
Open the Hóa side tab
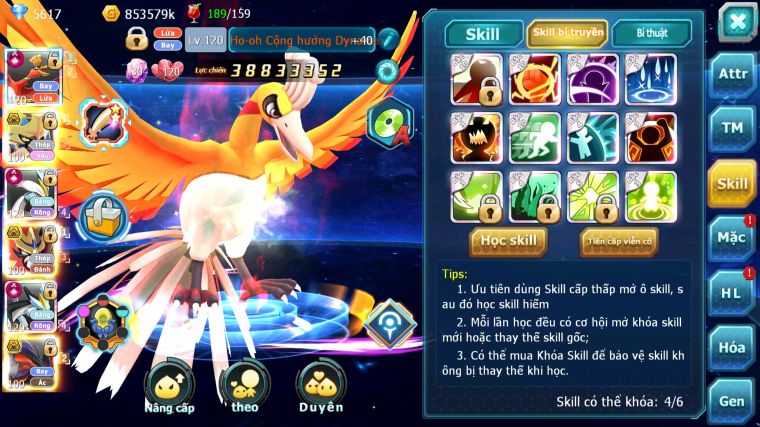tap(733, 347)
